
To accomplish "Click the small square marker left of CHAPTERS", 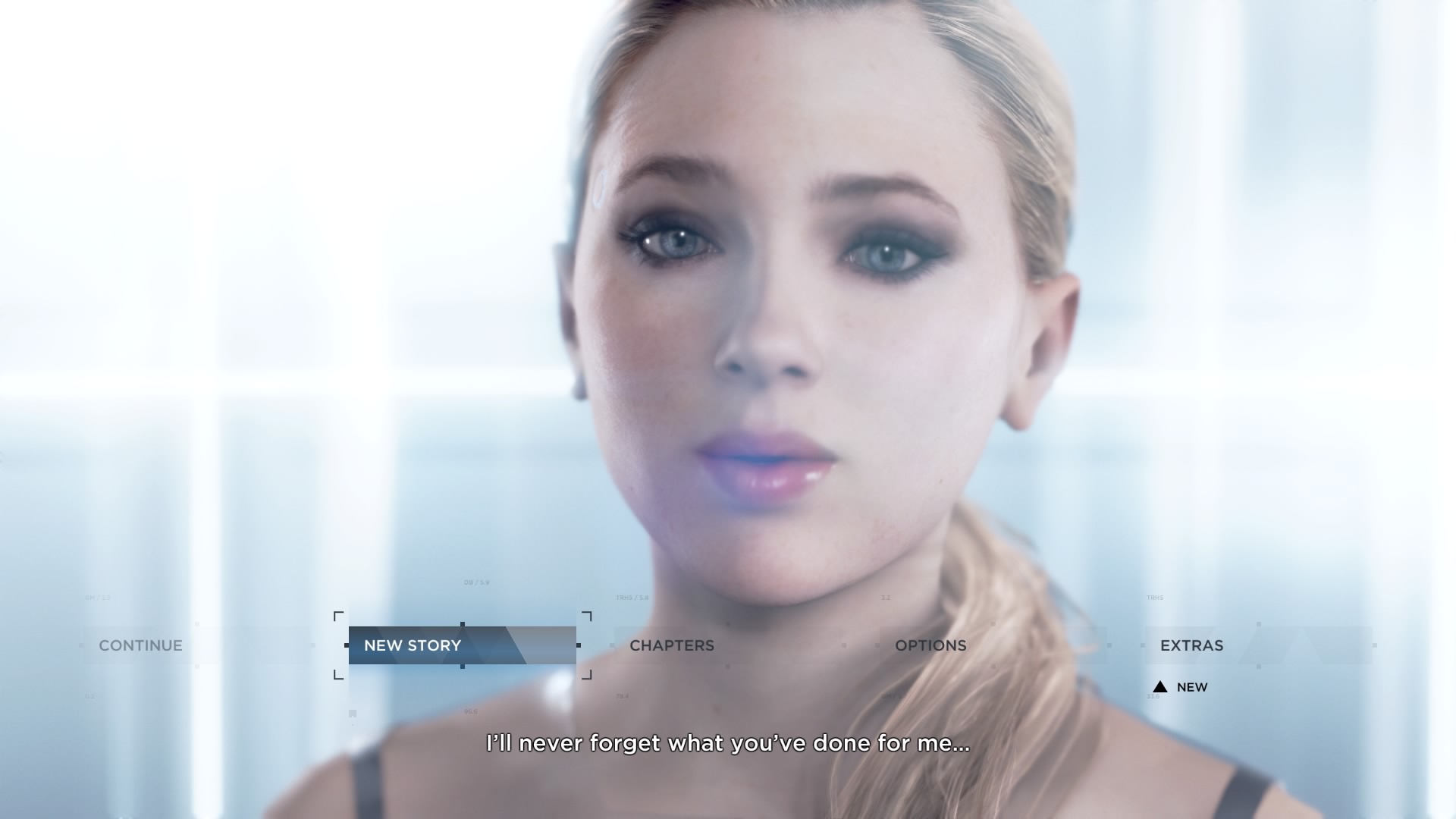I will 613,645.
